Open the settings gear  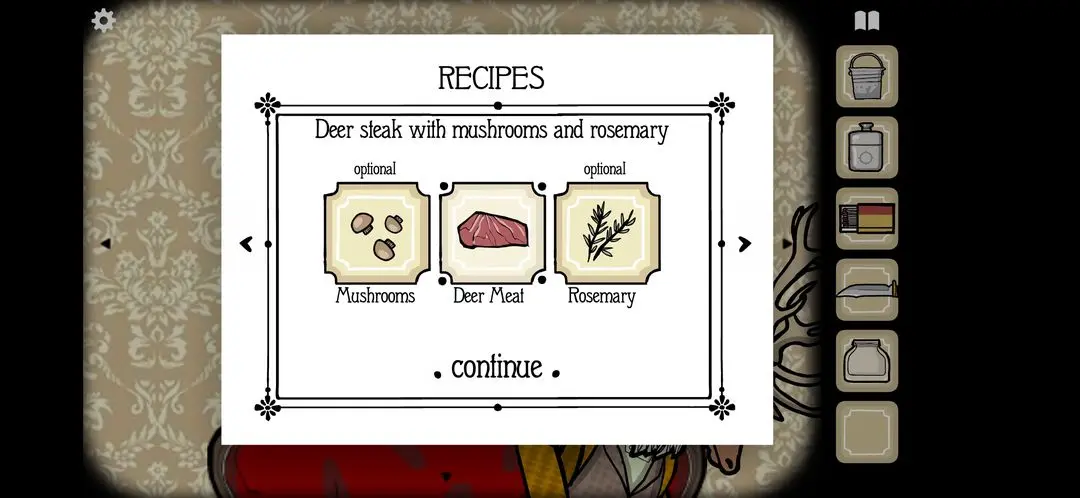click(x=103, y=20)
